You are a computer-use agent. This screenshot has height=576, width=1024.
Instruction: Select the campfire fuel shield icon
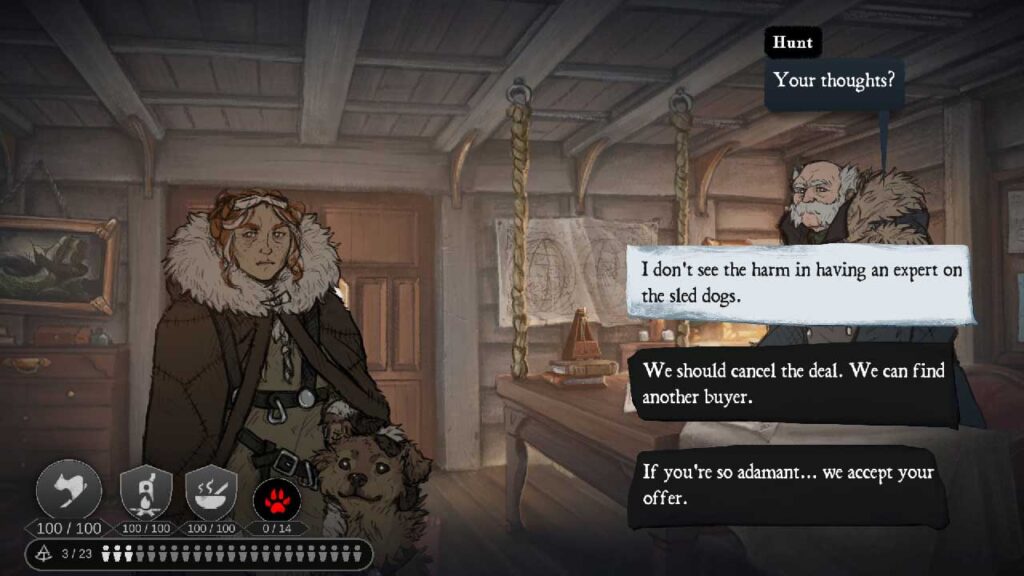pyautogui.click(x=145, y=492)
